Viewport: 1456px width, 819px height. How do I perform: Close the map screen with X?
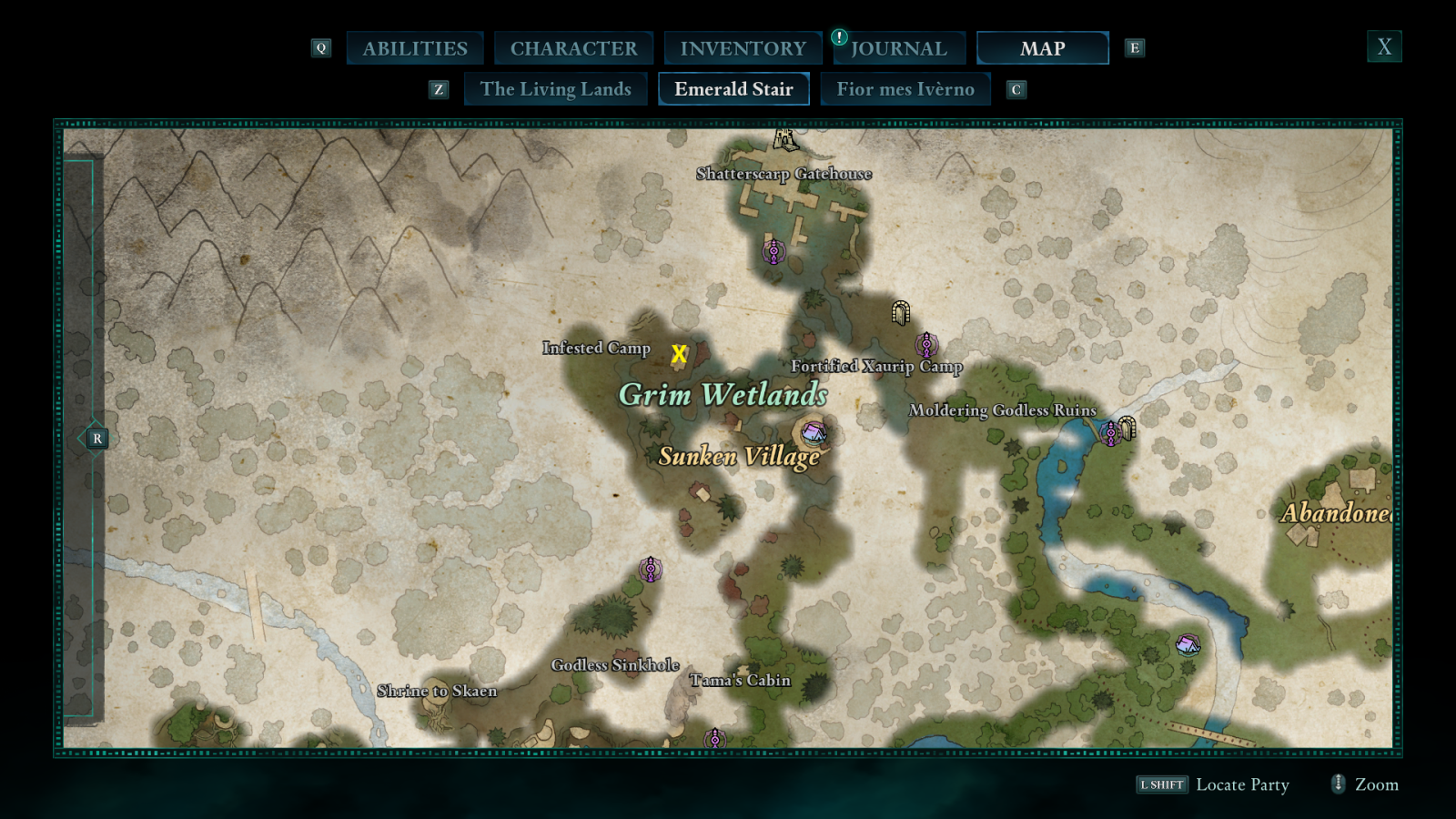[x=1384, y=46]
